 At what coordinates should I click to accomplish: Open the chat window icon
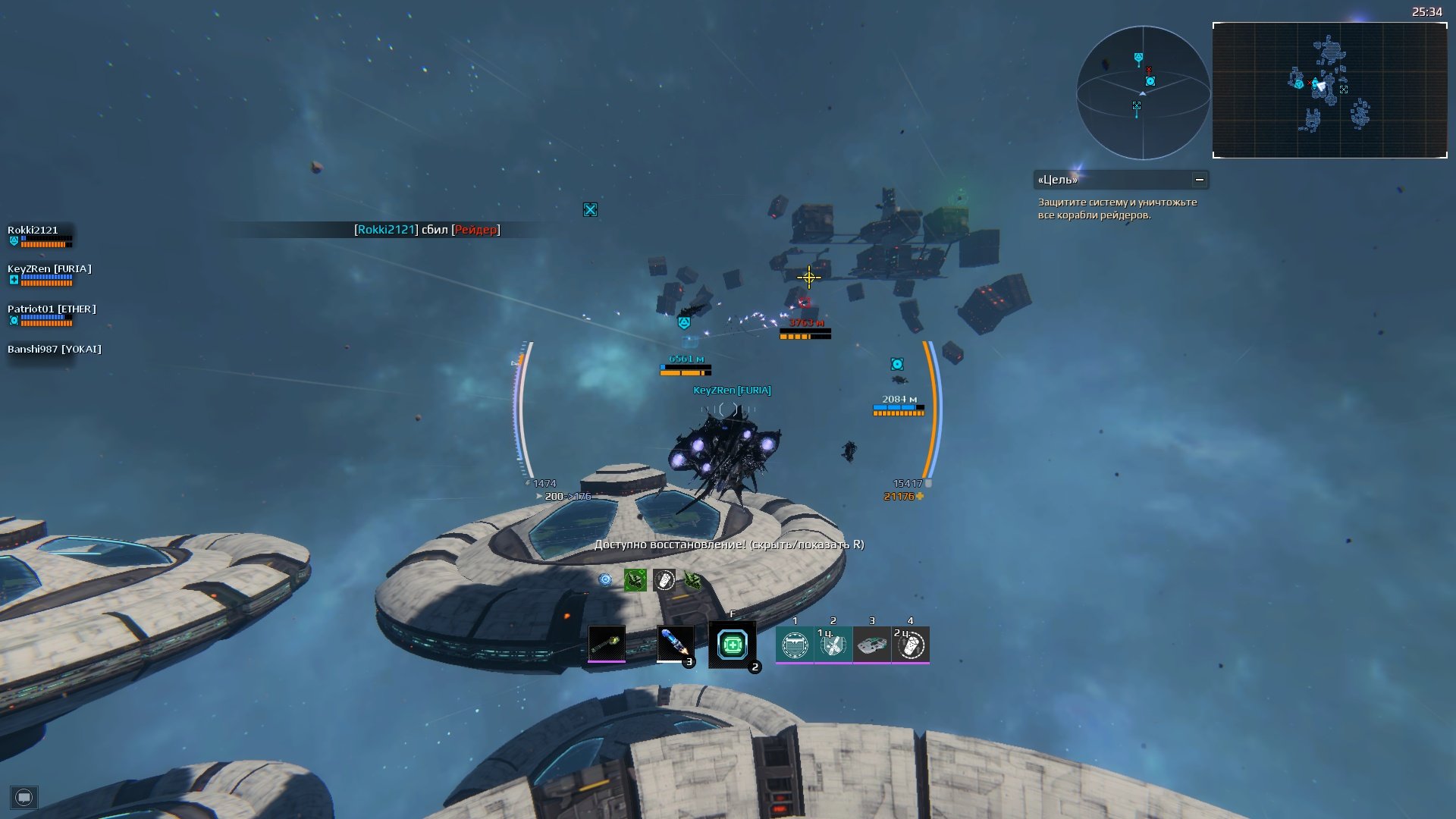click(x=24, y=797)
